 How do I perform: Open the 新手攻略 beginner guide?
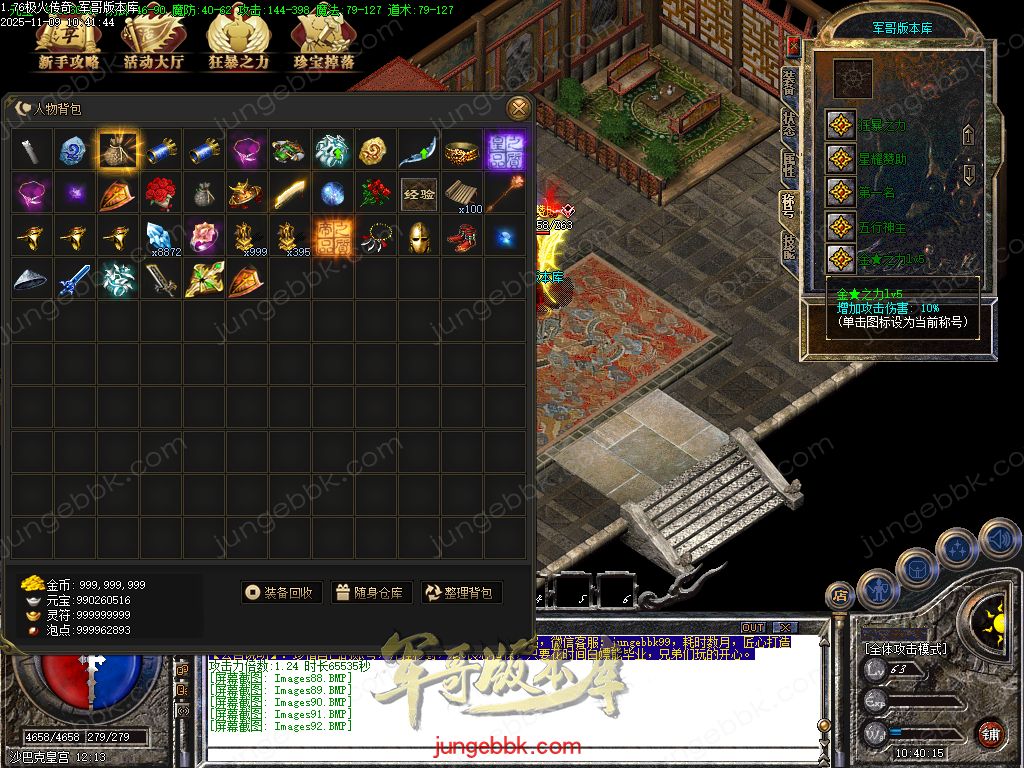coord(69,44)
